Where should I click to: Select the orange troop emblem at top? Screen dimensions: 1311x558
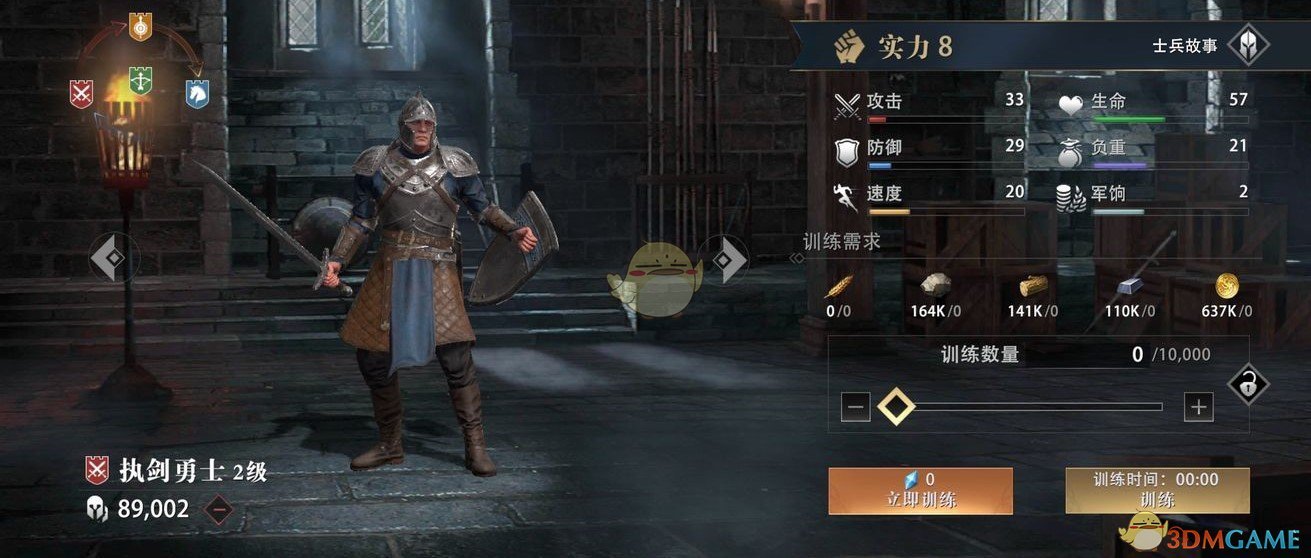tap(140, 26)
